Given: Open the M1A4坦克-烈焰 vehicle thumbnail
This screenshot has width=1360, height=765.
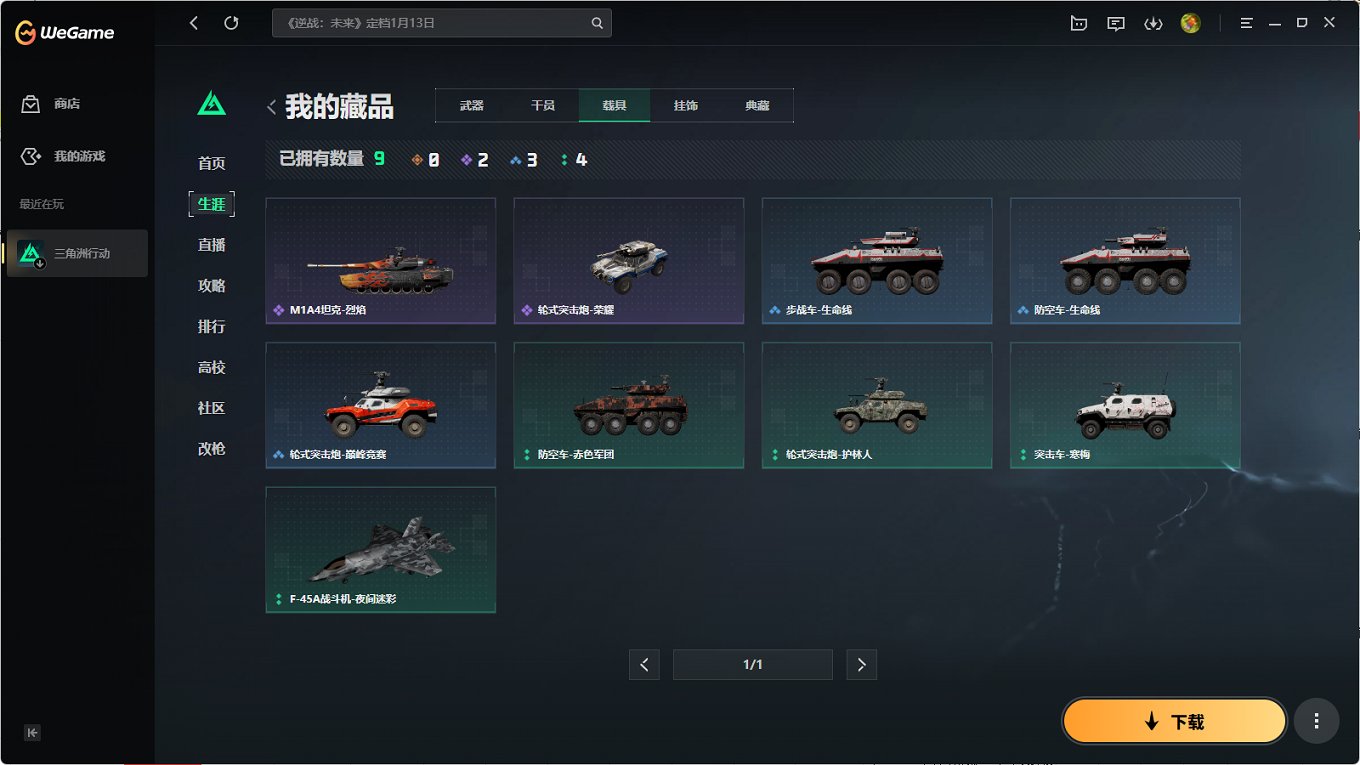Looking at the screenshot, I should point(380,261).
